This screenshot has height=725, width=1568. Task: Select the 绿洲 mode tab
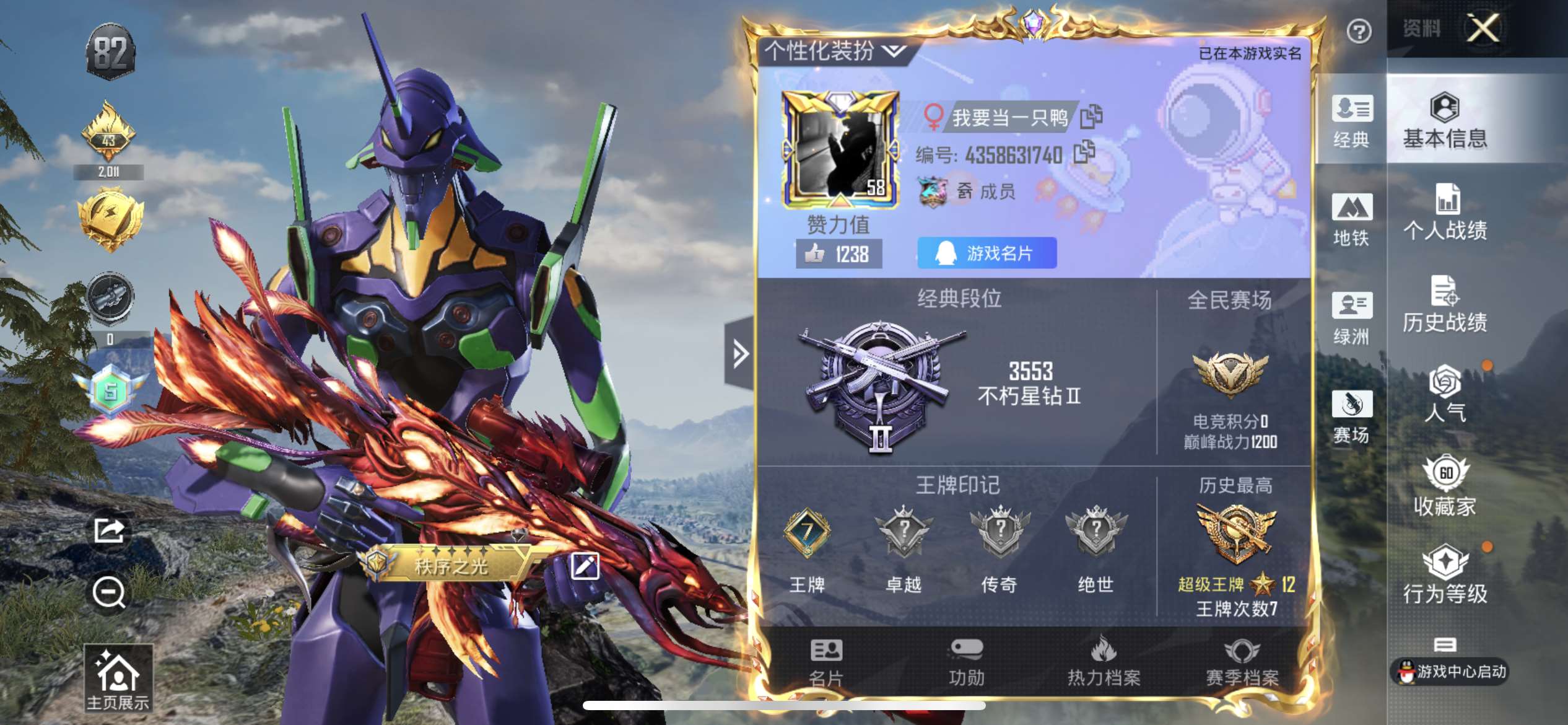tap(1351, 319)
